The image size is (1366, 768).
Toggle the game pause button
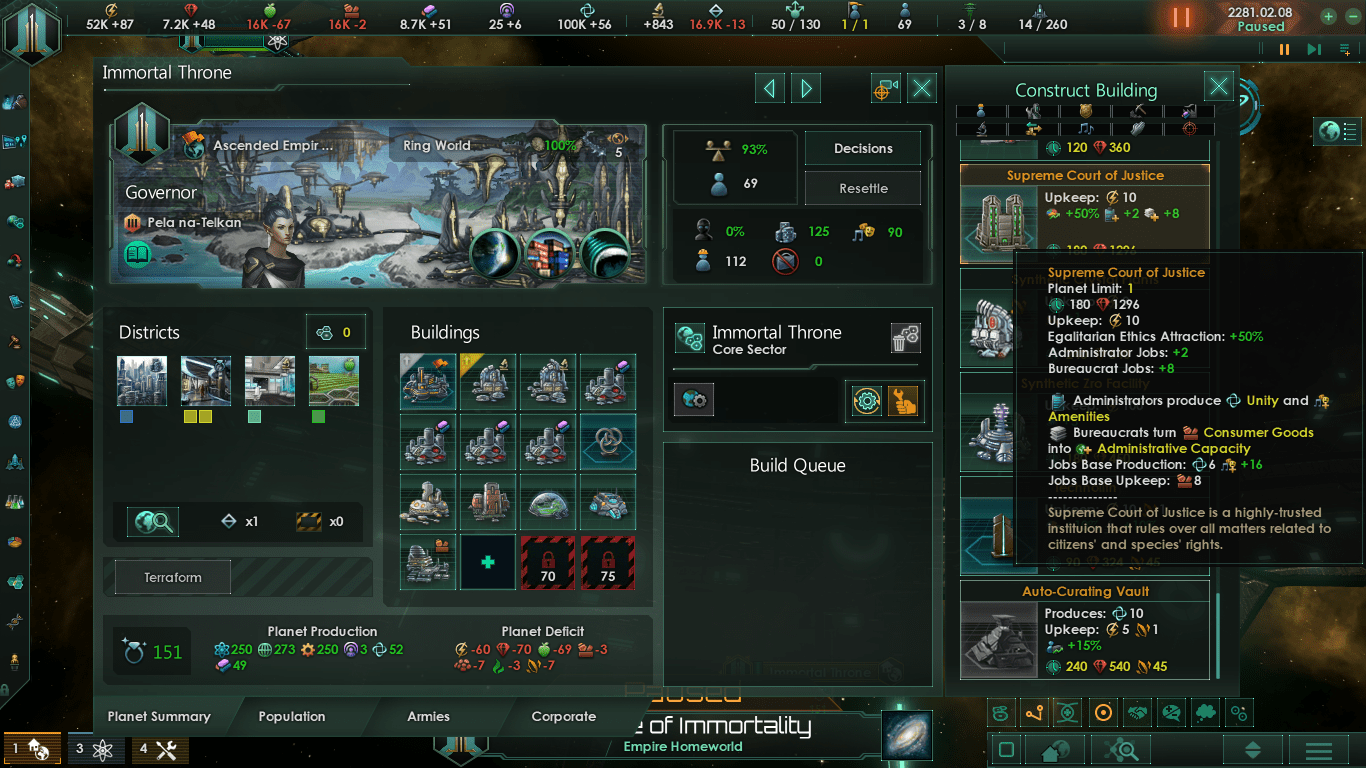click(x=1181, y=18)
